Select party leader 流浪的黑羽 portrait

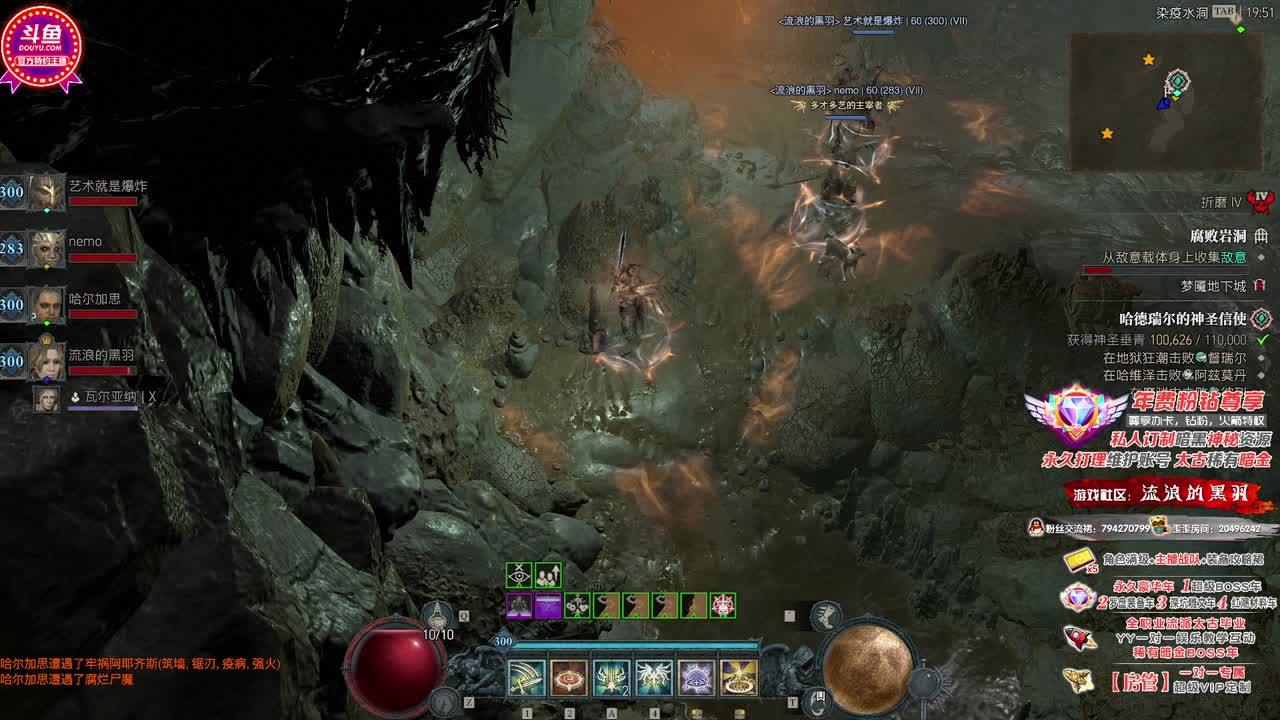point(46,360)
